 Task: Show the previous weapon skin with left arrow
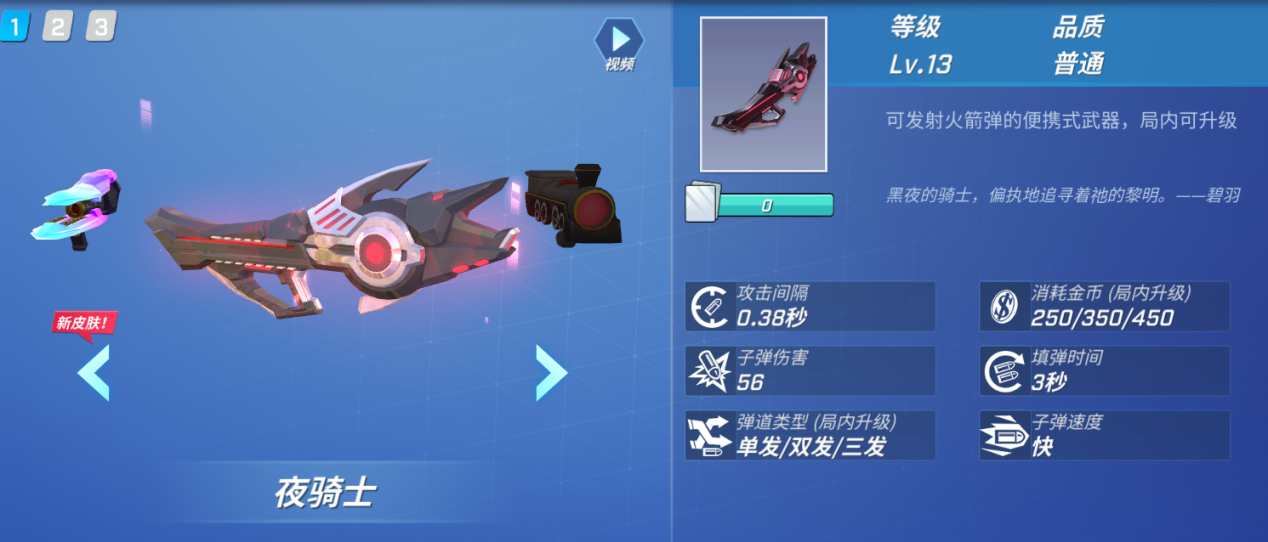coord(93,372)
